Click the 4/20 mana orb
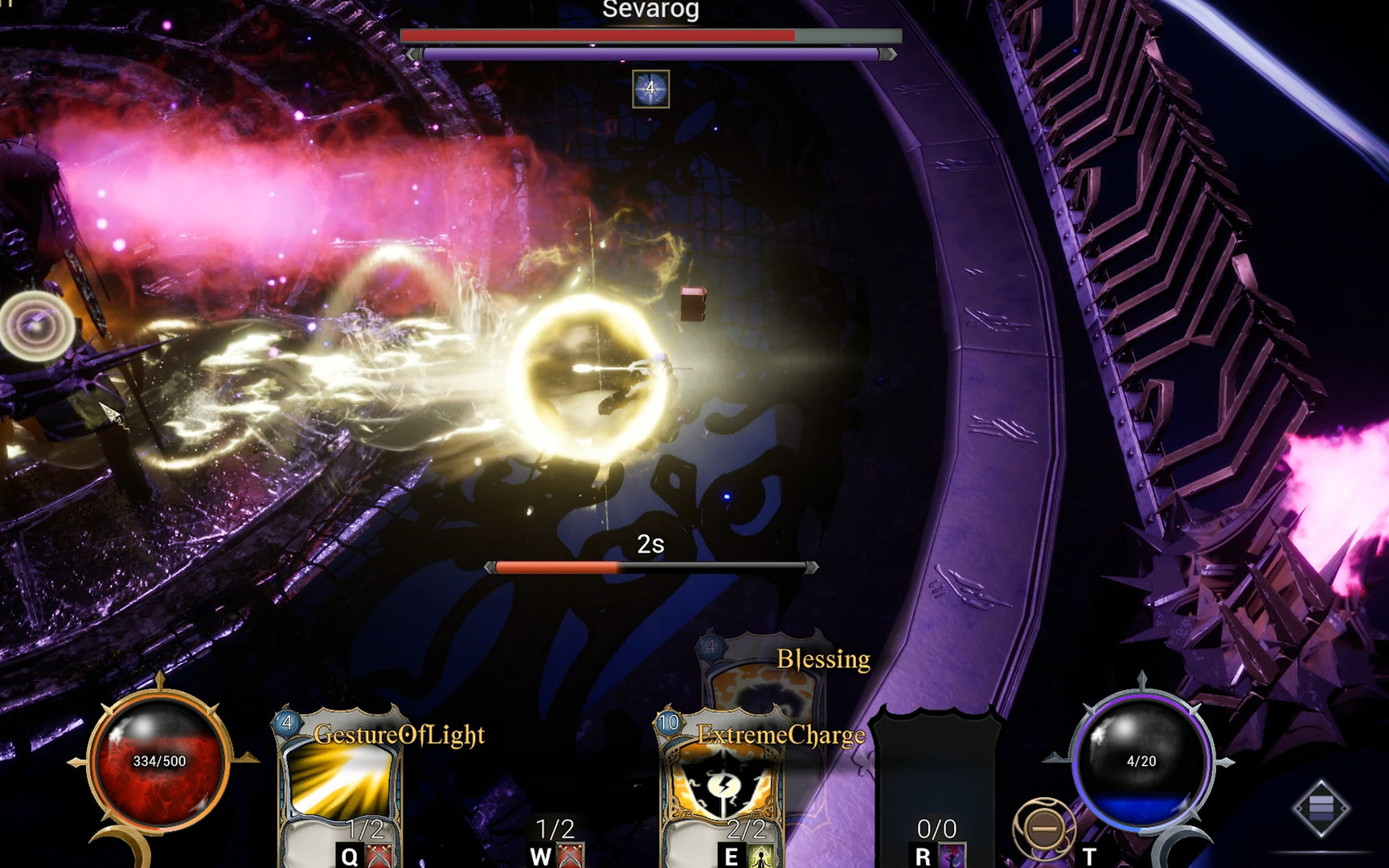The height and width of the screenshot is (868, 1389). coord(1141,761)
